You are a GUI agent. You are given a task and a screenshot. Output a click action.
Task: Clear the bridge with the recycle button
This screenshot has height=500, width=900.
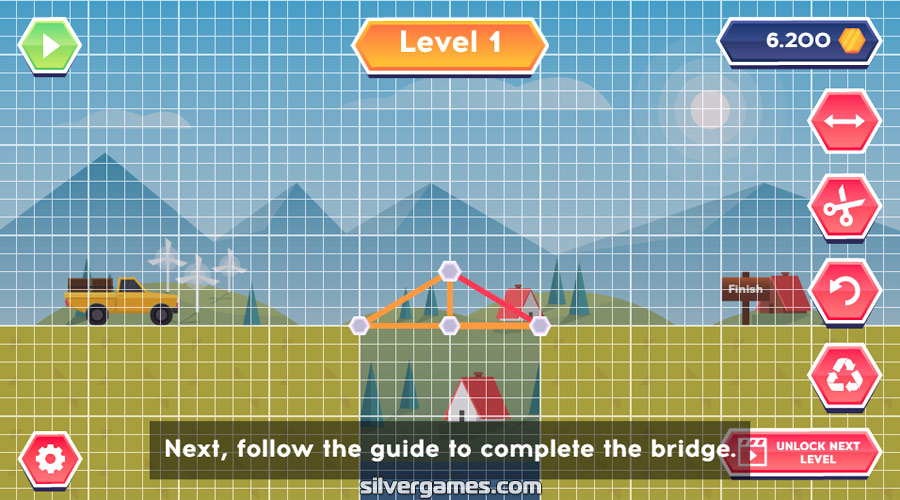coord(844,377)
